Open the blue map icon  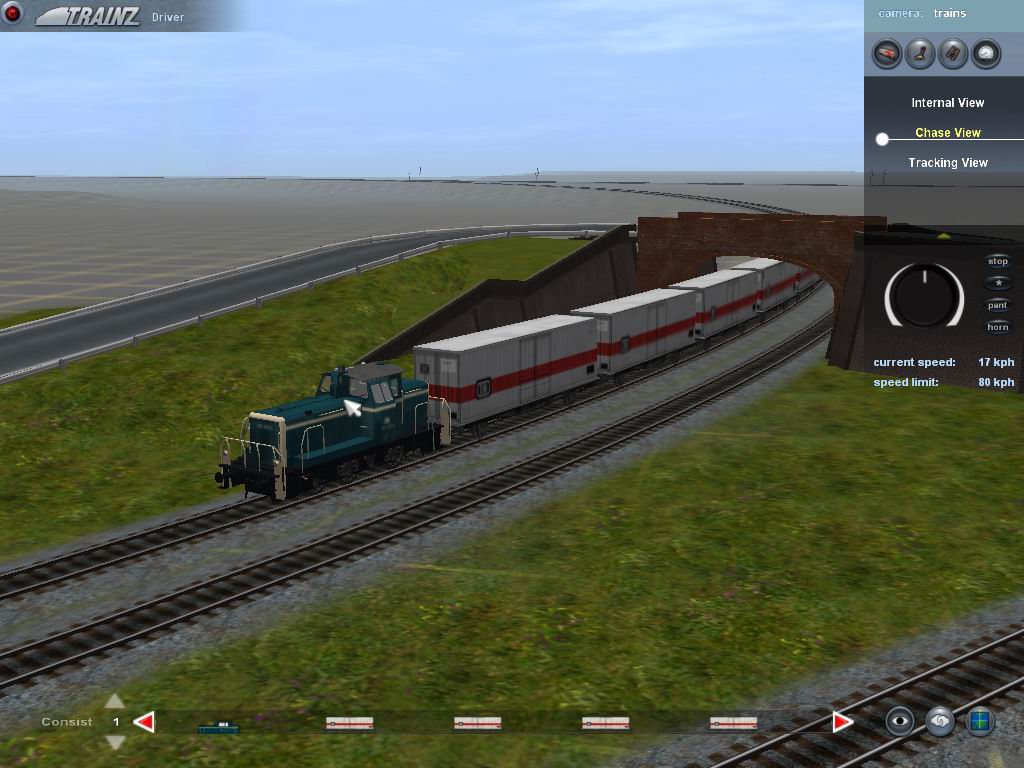pos(980,721)
